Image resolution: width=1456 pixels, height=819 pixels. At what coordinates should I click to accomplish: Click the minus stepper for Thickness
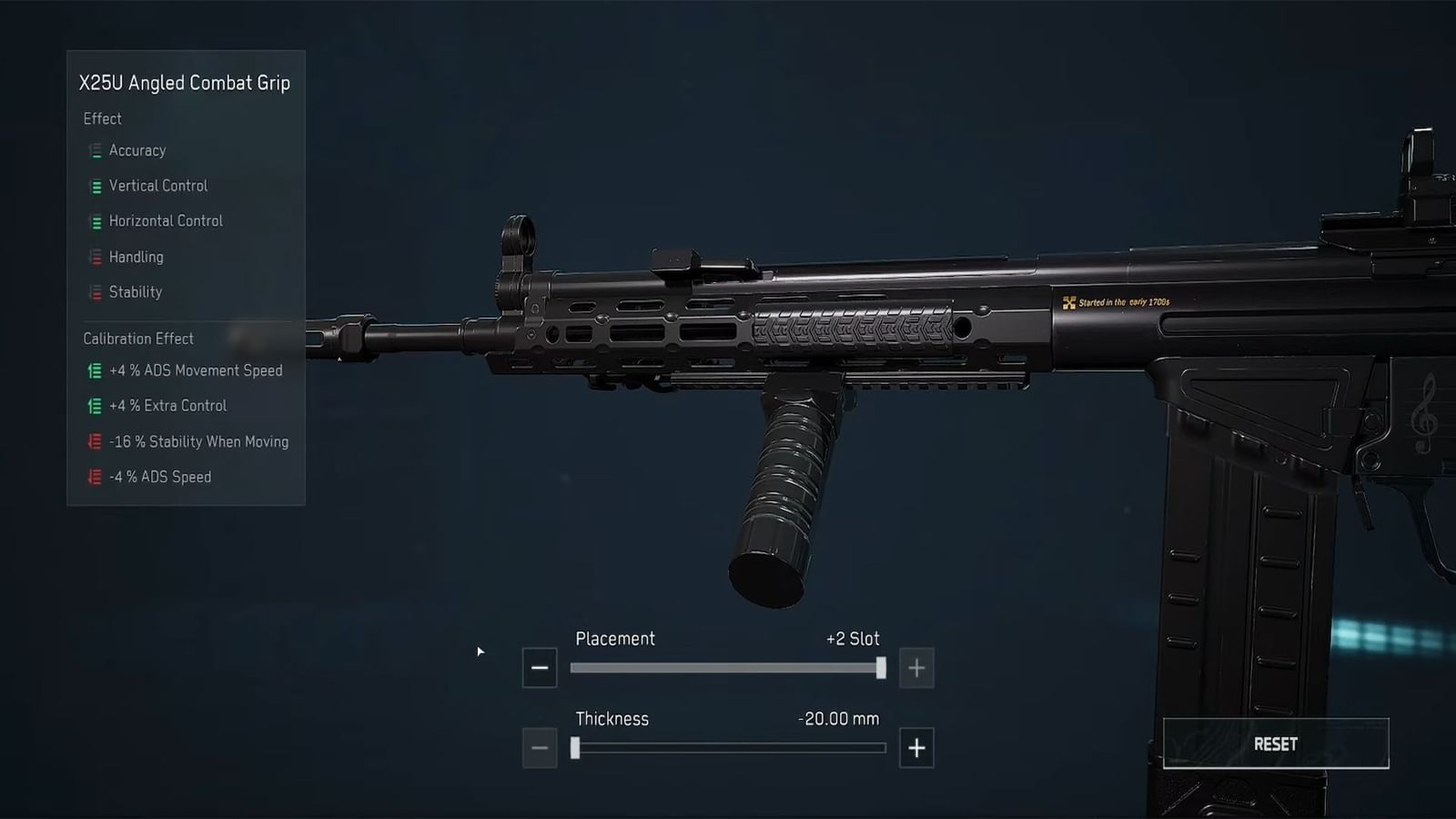coord(540,747)
